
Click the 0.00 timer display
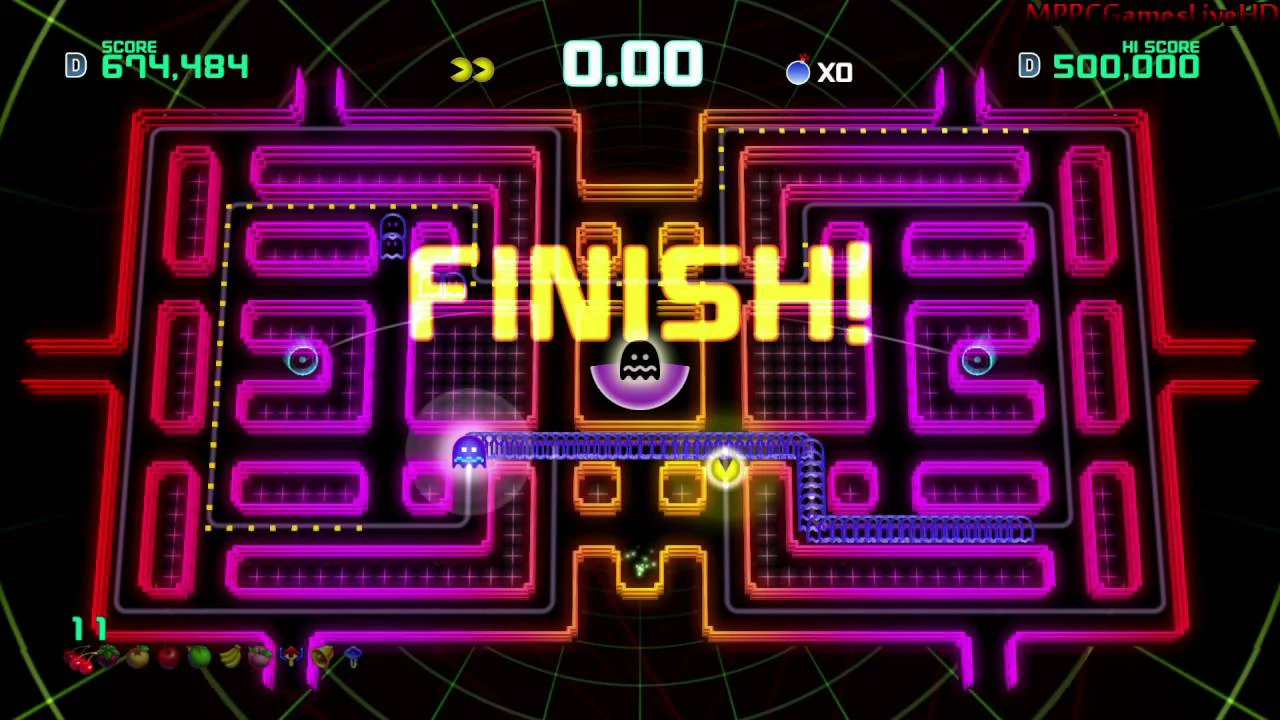tap(632, 64)
